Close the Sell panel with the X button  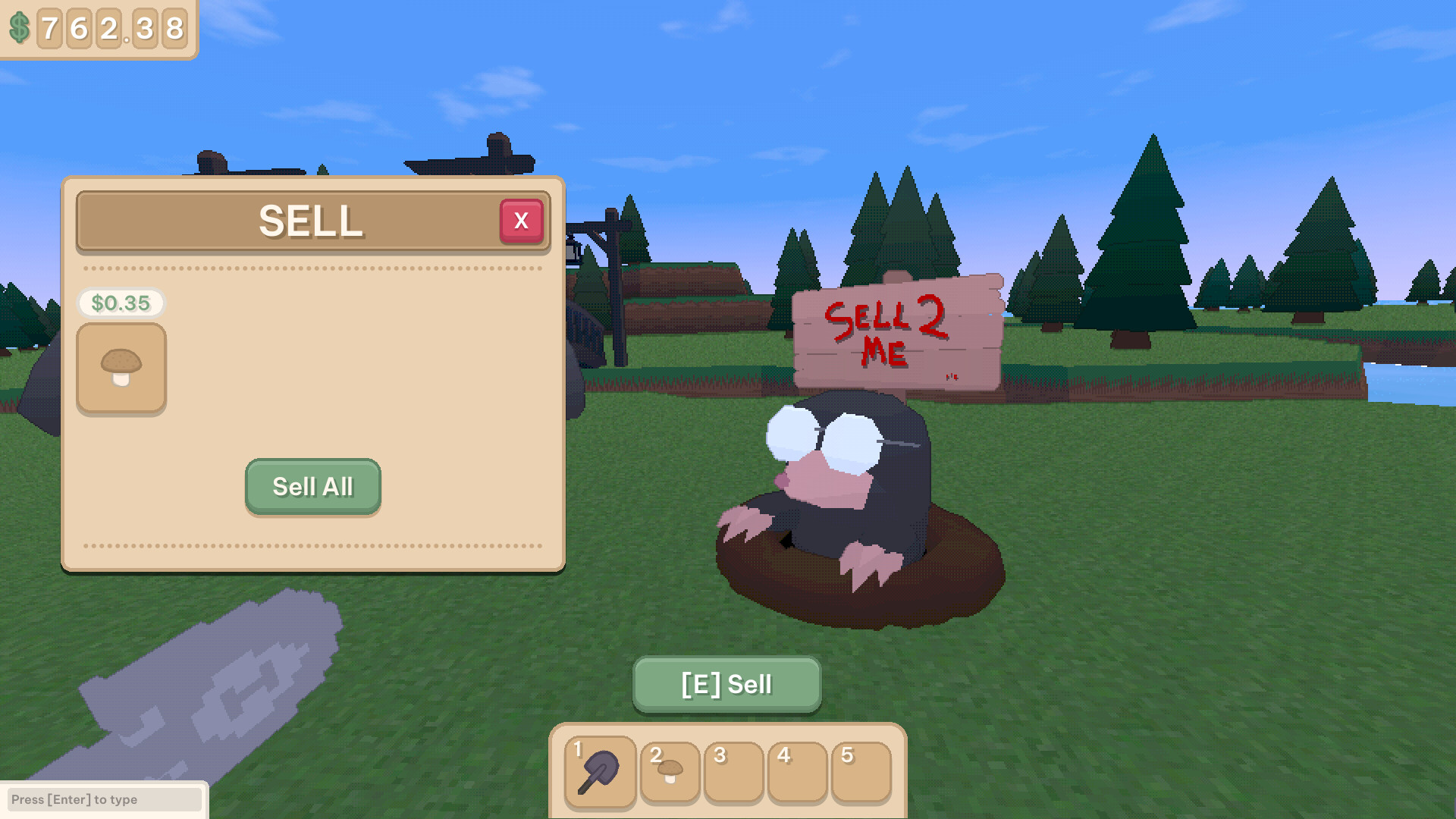pyautogui.click(x=522, y=221)
